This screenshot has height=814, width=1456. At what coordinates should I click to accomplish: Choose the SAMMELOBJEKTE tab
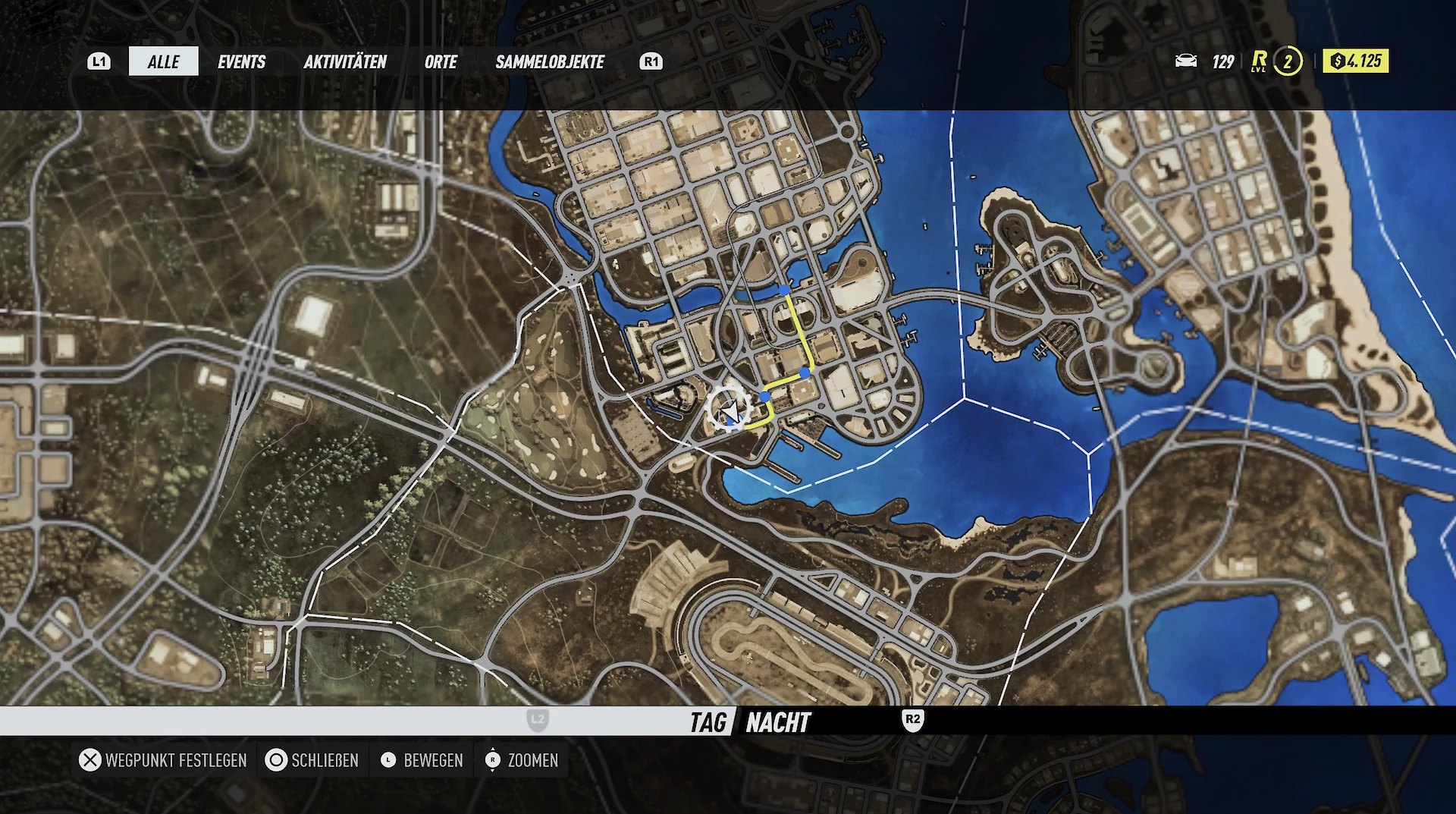[550, 61]
